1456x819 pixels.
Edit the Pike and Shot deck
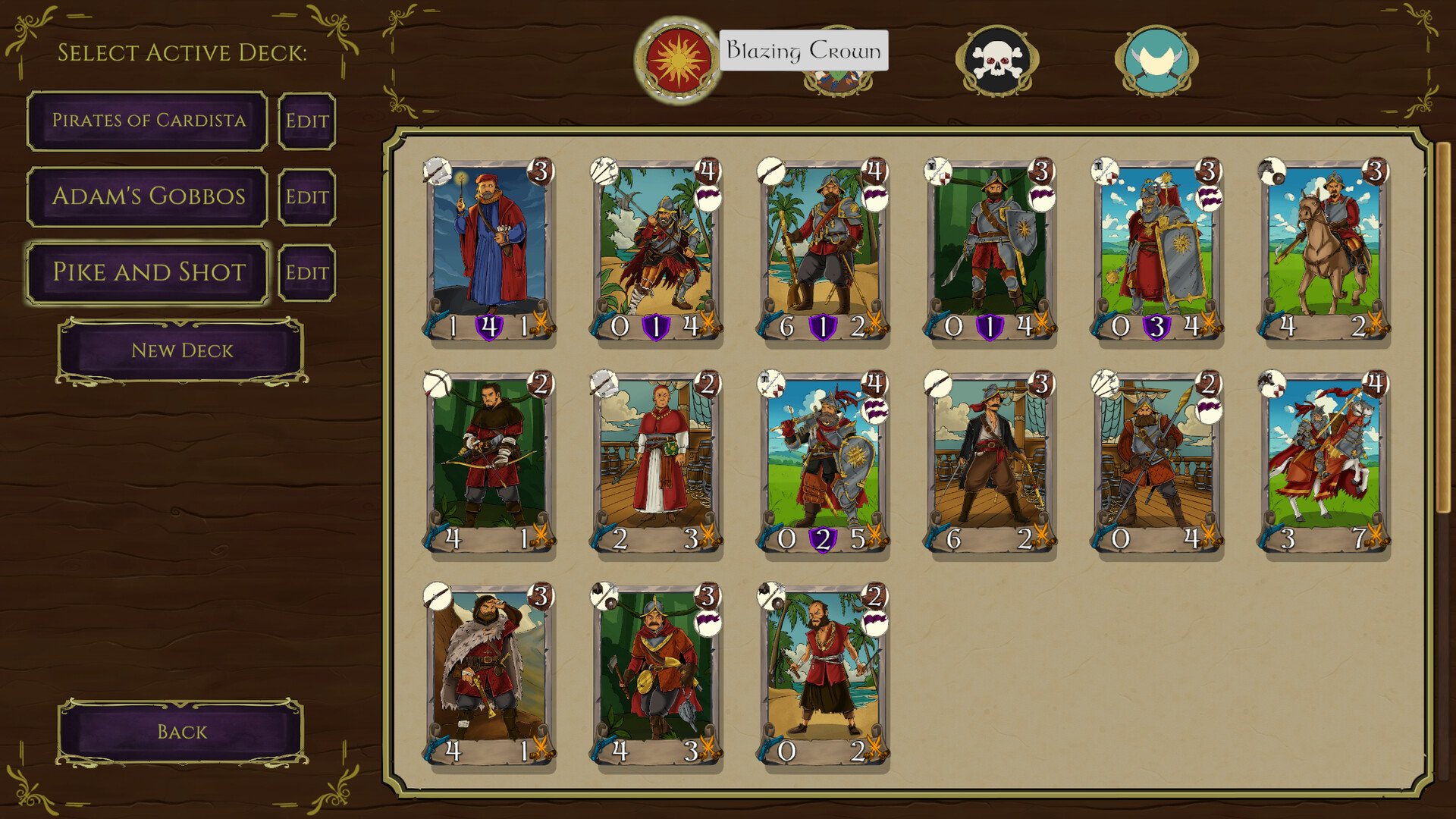(x=307, y=273)
